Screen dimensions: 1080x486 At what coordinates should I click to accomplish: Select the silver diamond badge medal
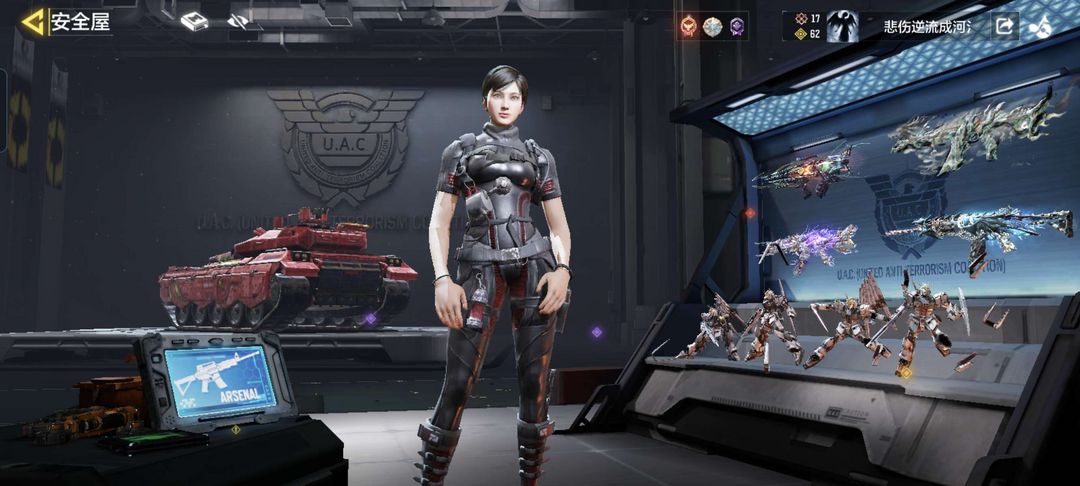coord(712,27)
